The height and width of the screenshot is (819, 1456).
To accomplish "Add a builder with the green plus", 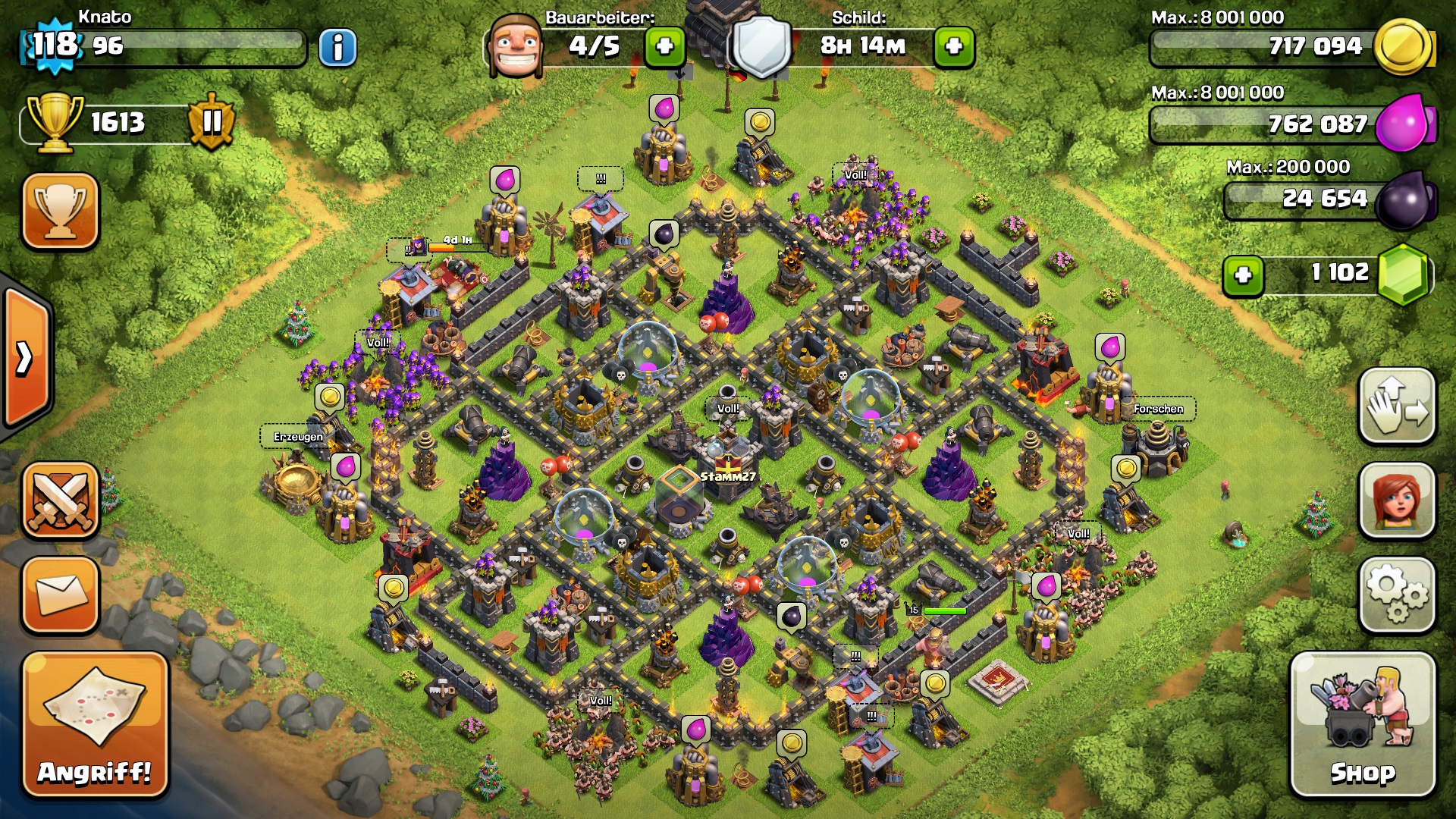I will coord(664,47).
